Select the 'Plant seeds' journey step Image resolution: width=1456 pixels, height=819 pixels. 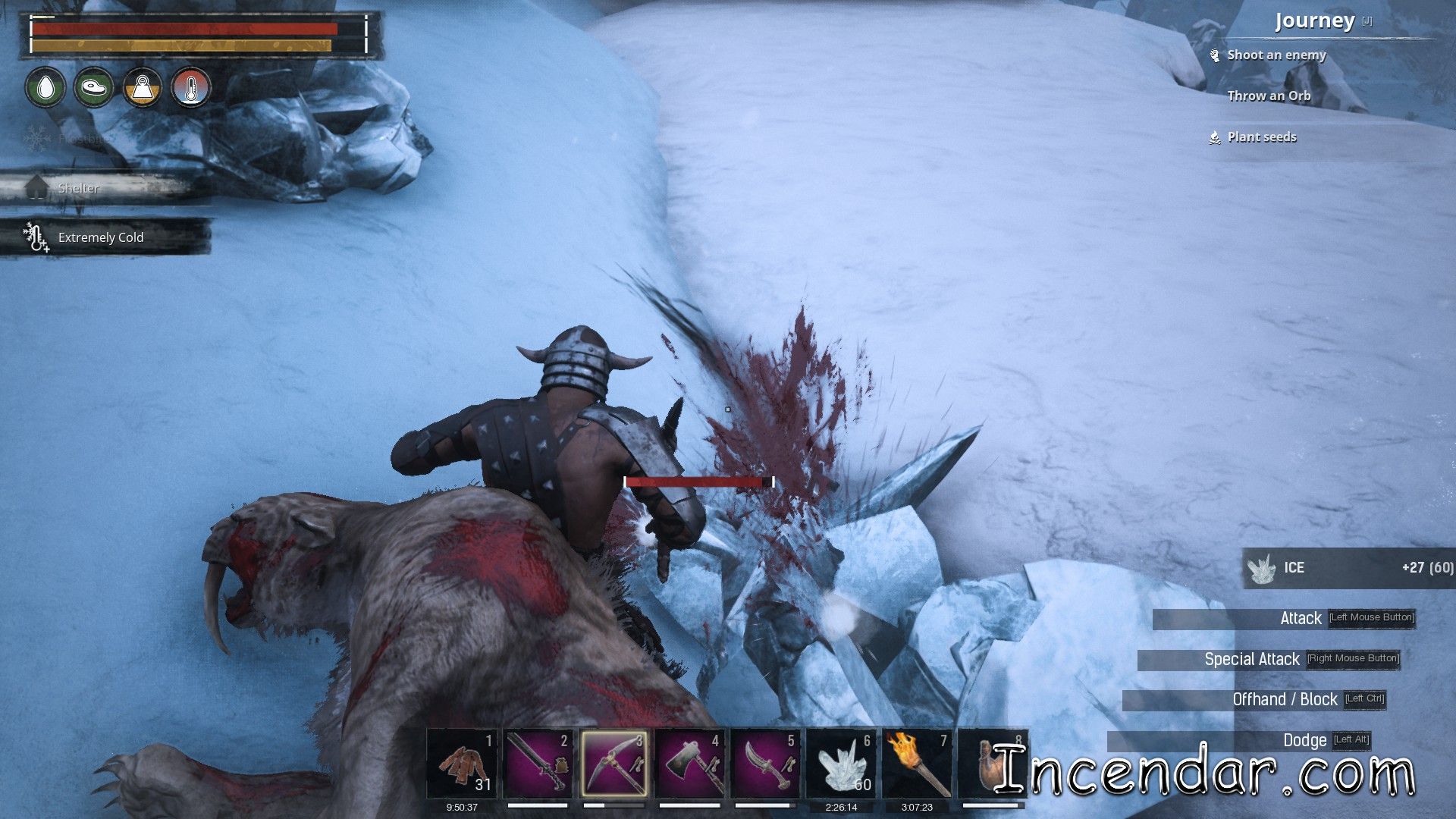[1262, 137]
